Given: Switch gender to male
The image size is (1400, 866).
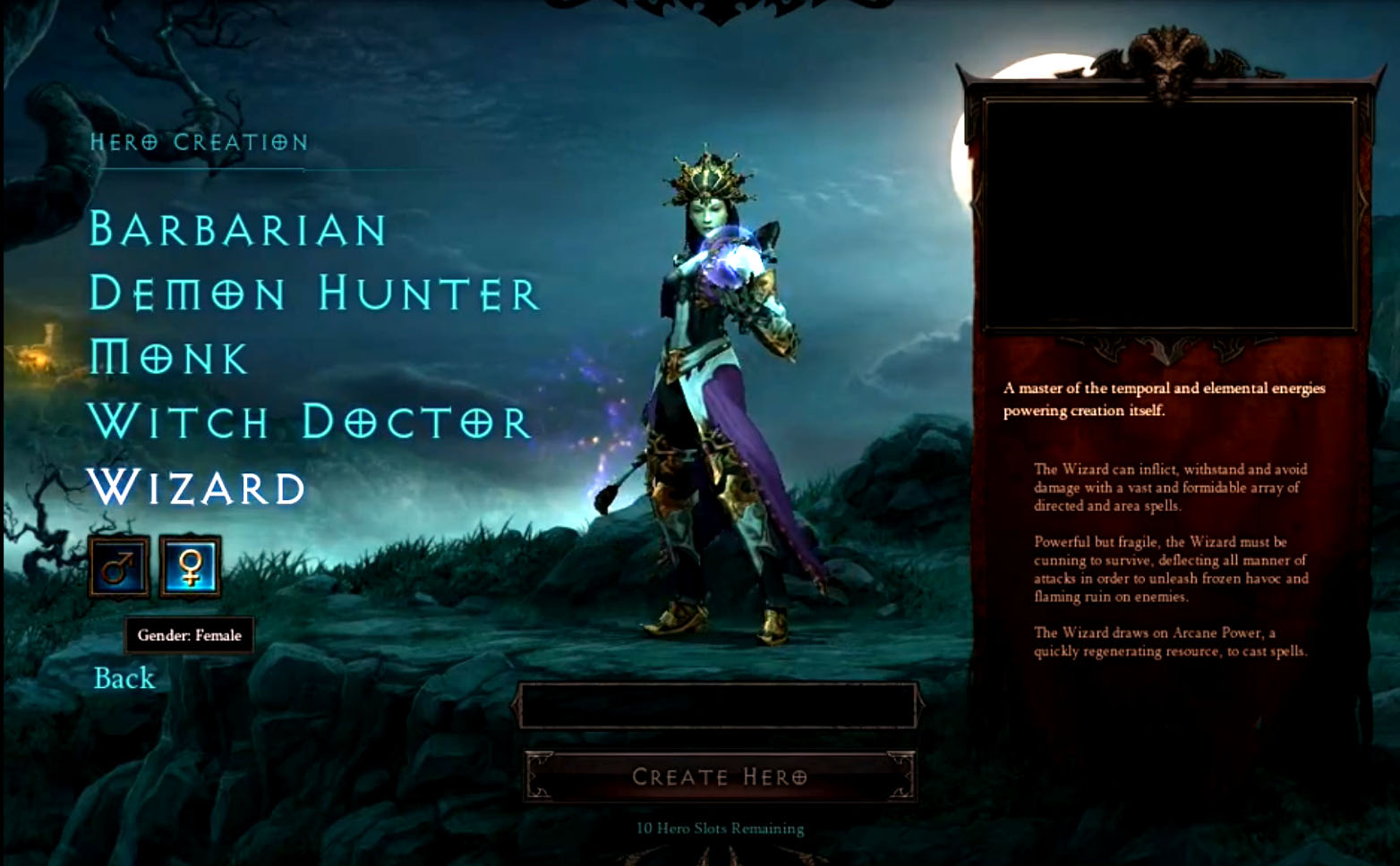Looking at the screenshot, I should 119,567.
